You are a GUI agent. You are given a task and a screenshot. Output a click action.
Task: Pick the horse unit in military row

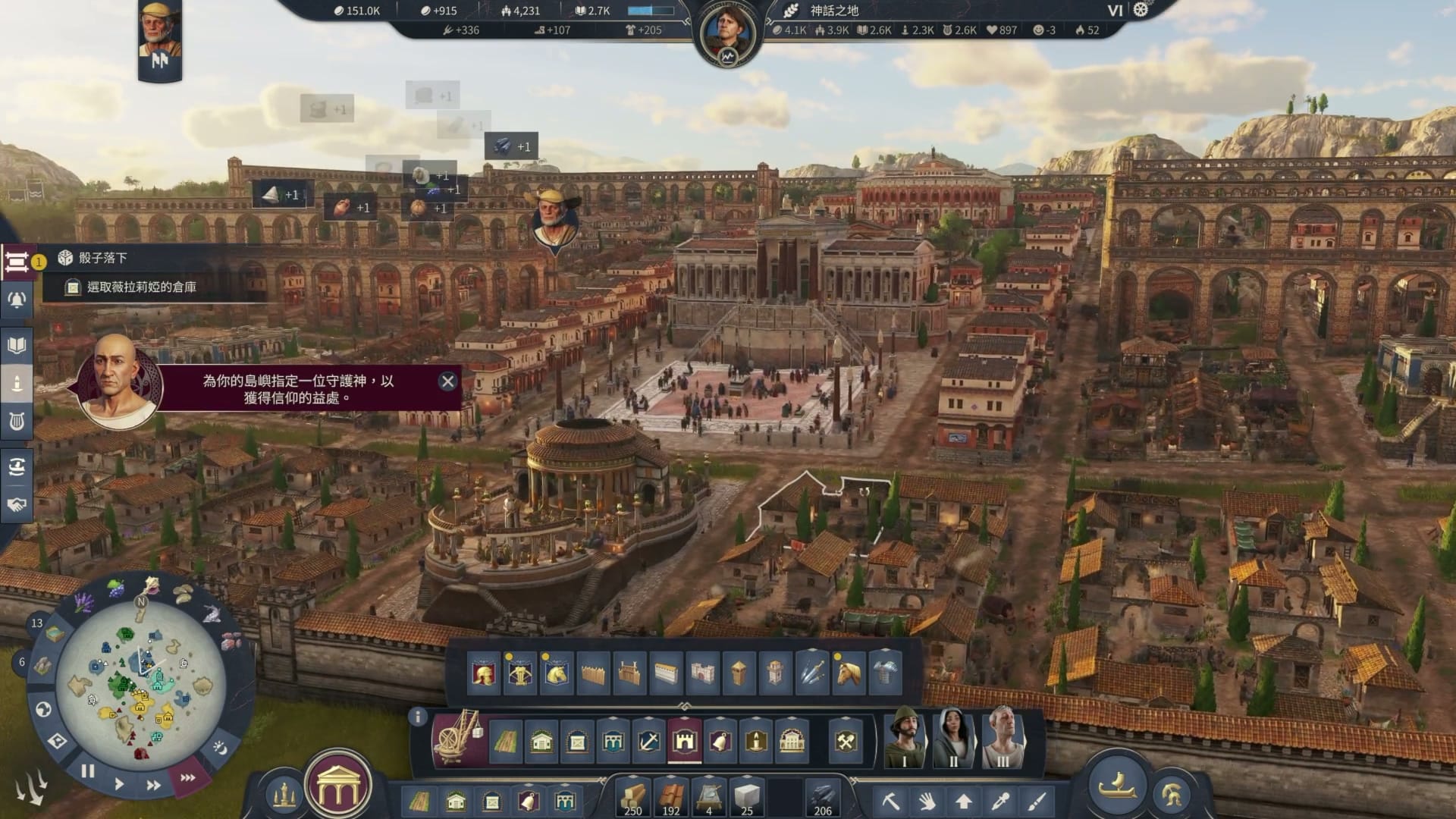tap(848, 672)
